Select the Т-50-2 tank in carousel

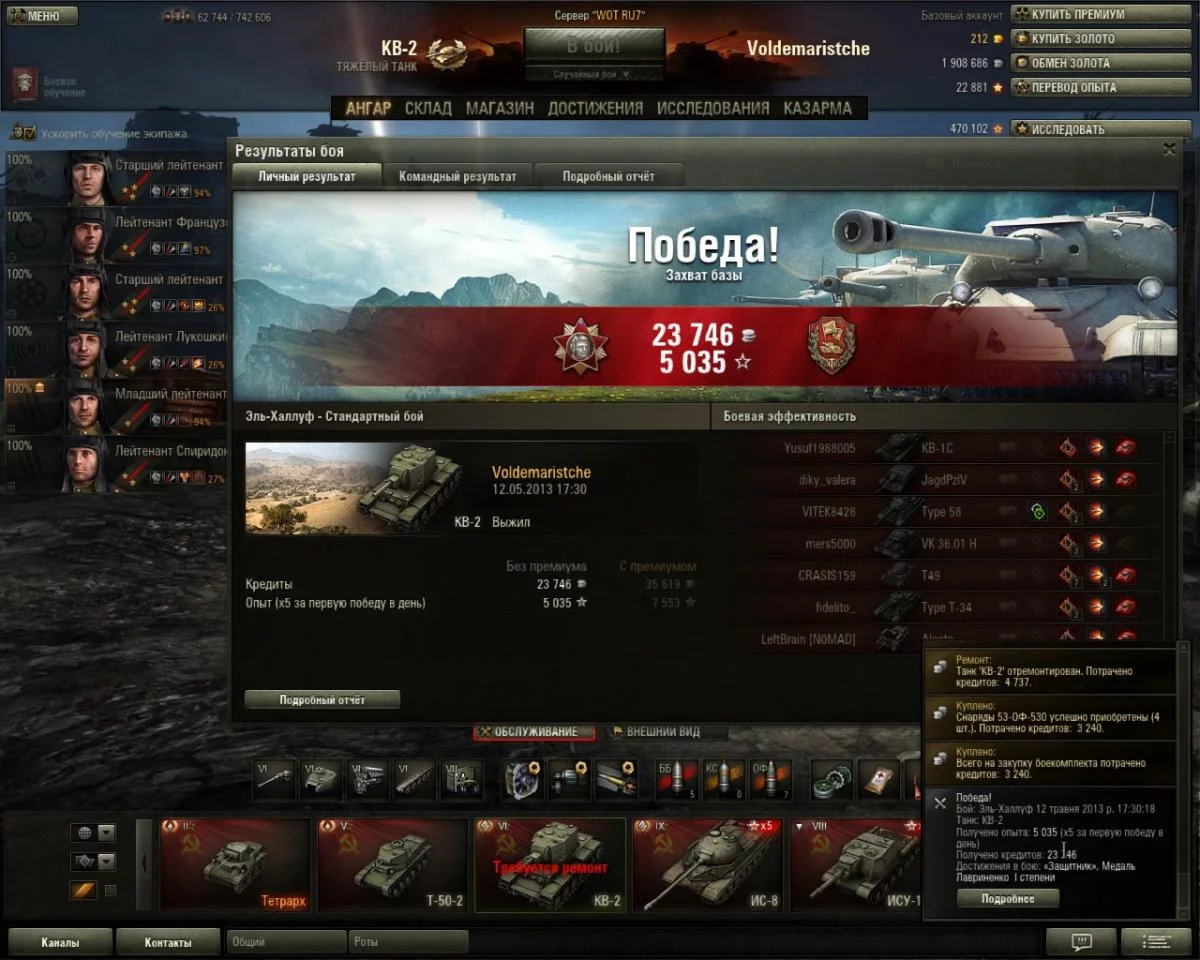(393, 865)
